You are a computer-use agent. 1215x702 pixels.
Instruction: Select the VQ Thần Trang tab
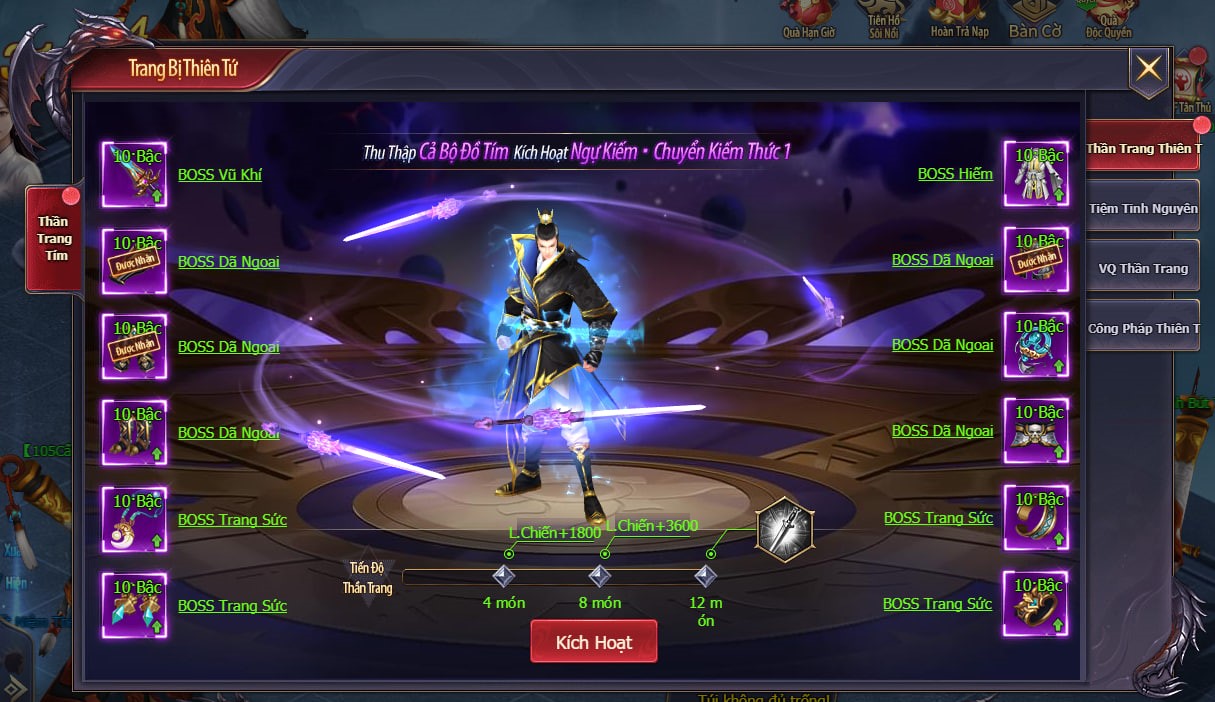coord(1142,268)
